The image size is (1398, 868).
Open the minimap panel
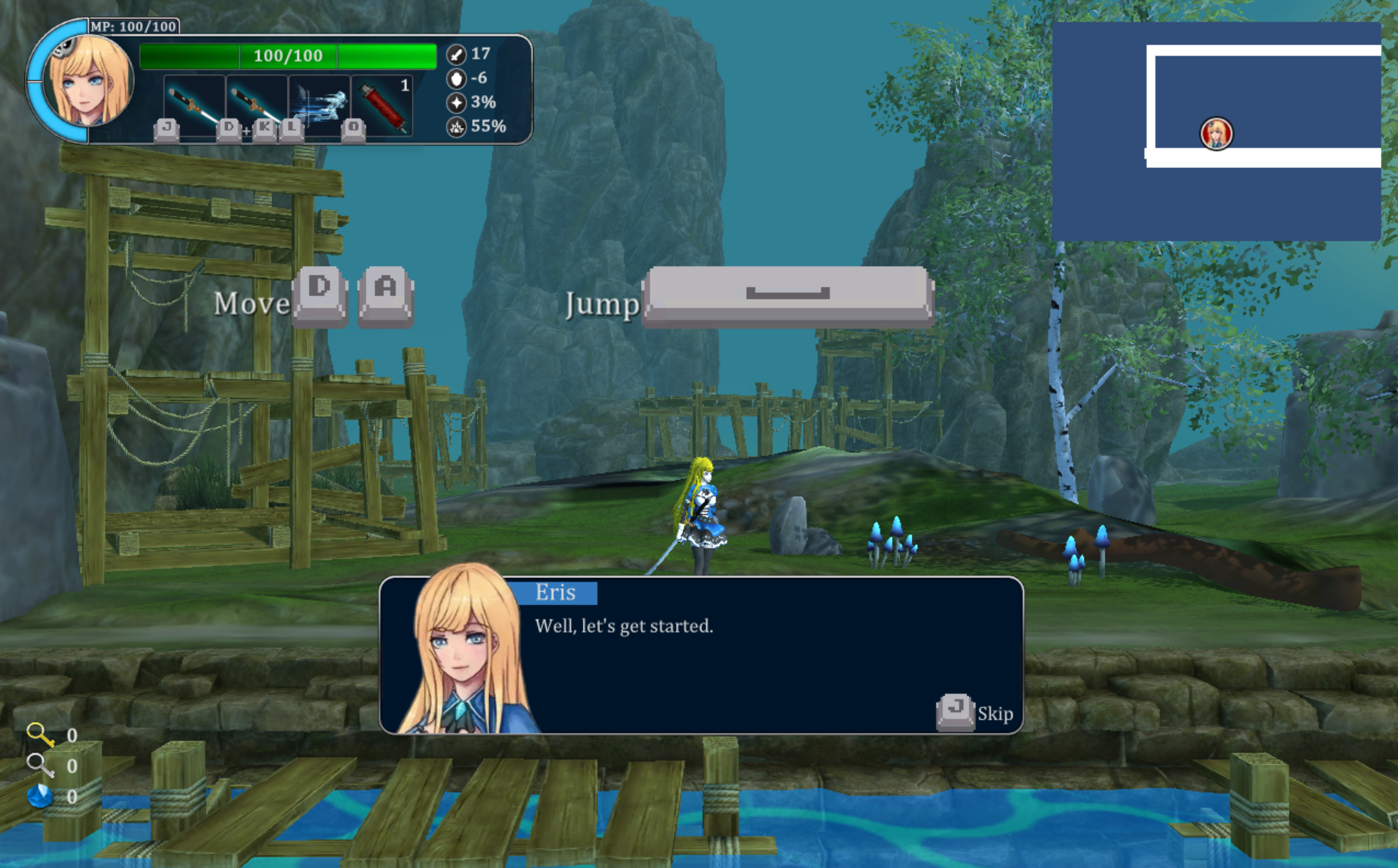point(1215,132)
